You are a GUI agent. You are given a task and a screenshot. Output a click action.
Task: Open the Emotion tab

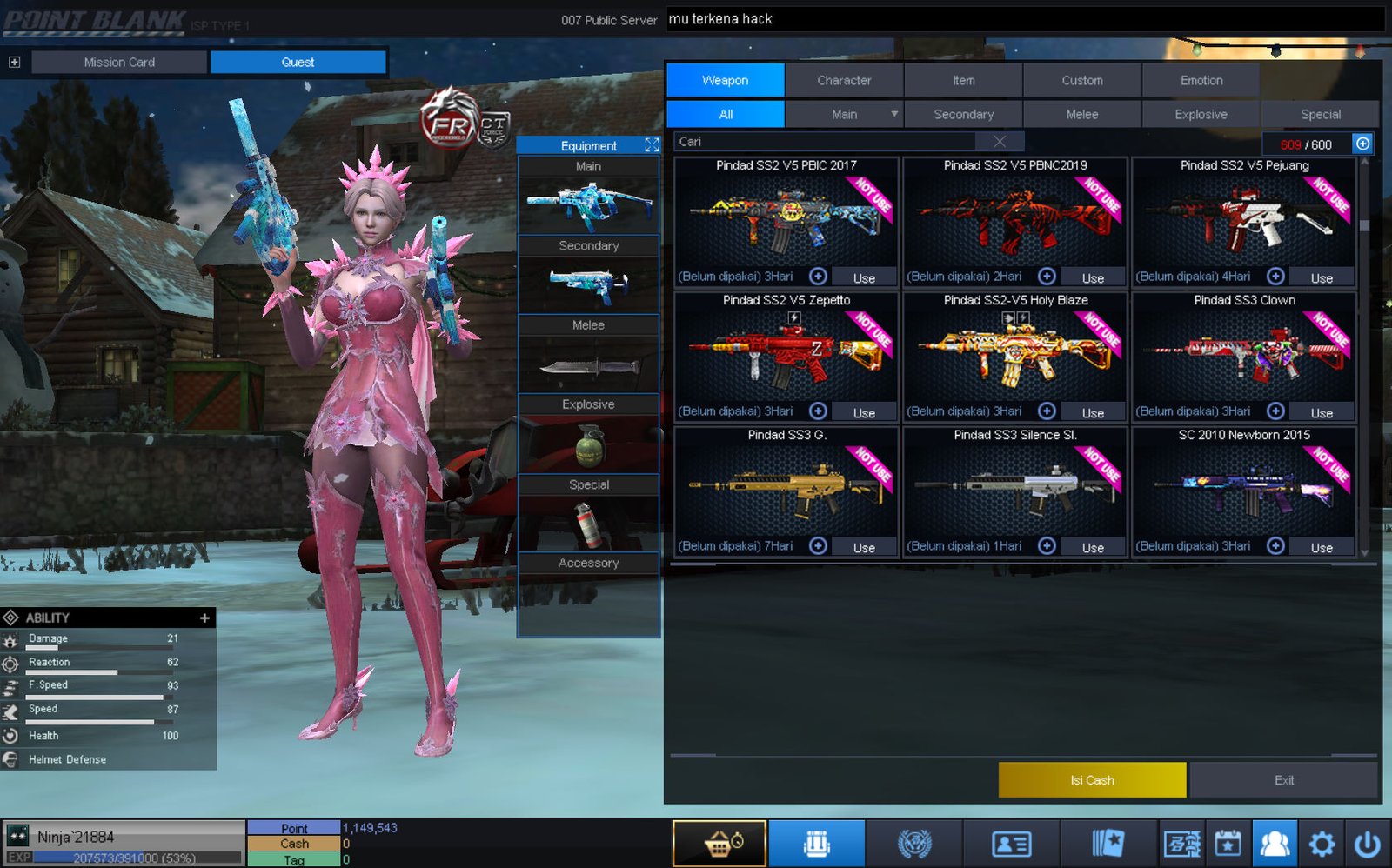click(x=1201, y=80)
